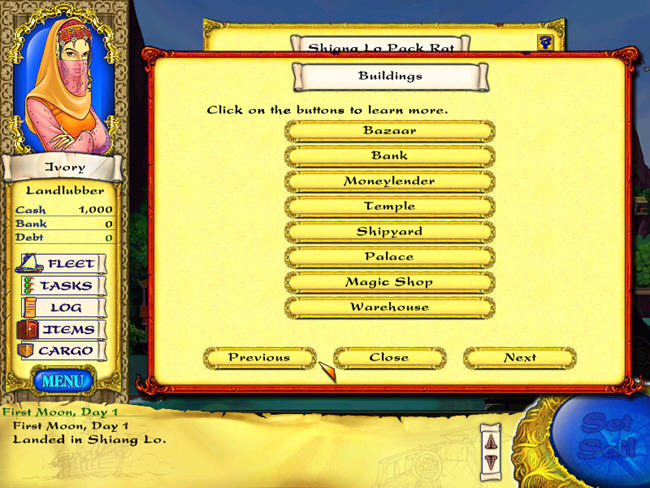The image size is (650, 488).
Task: Close the Buildings dialog
Action: point(389,357)
